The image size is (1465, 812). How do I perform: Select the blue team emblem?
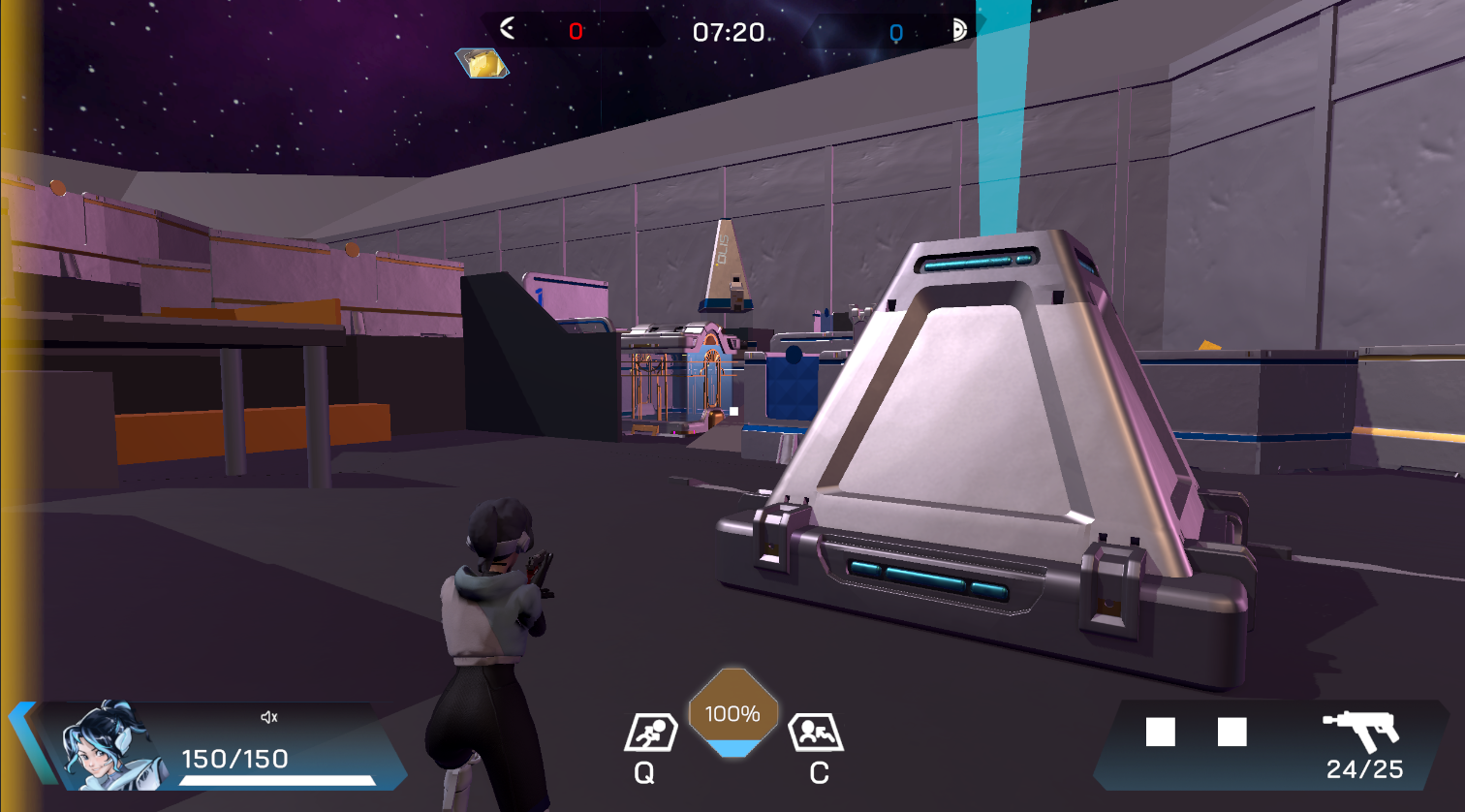tap(959, 30)
